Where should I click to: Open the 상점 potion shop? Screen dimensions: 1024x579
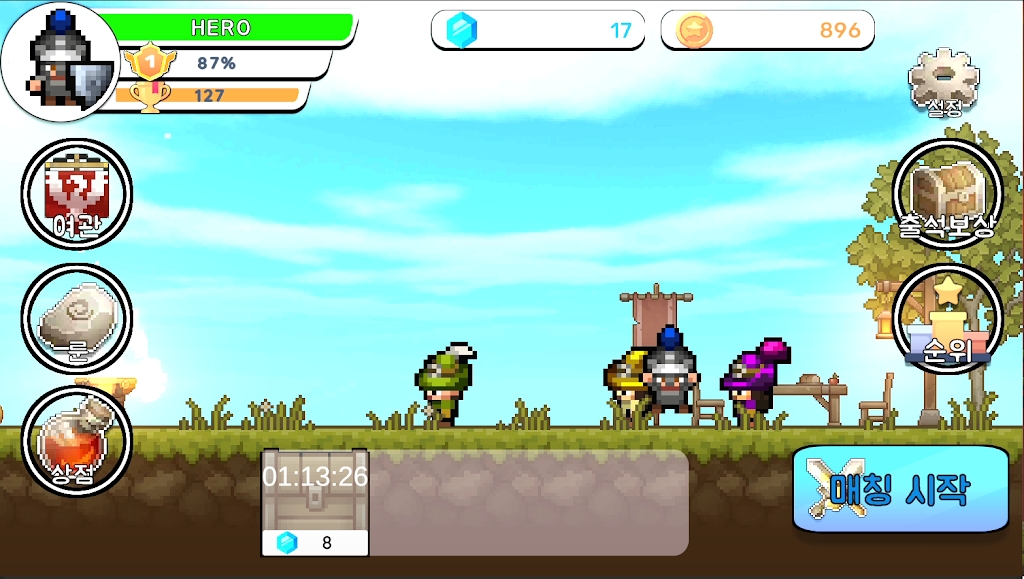pos(76,442)
